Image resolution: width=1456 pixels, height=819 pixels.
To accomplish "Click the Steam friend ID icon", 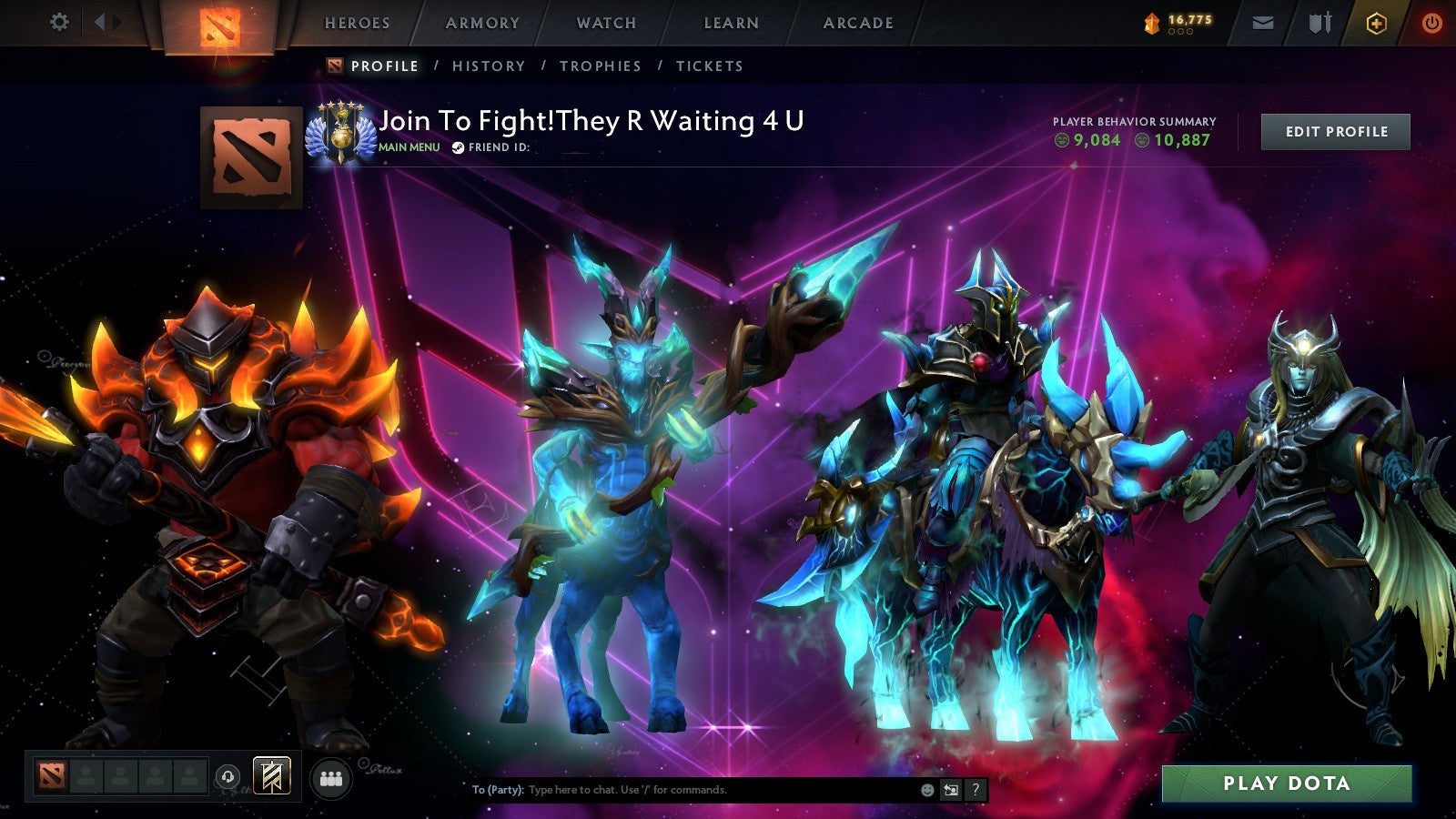I will pos(460,147).
